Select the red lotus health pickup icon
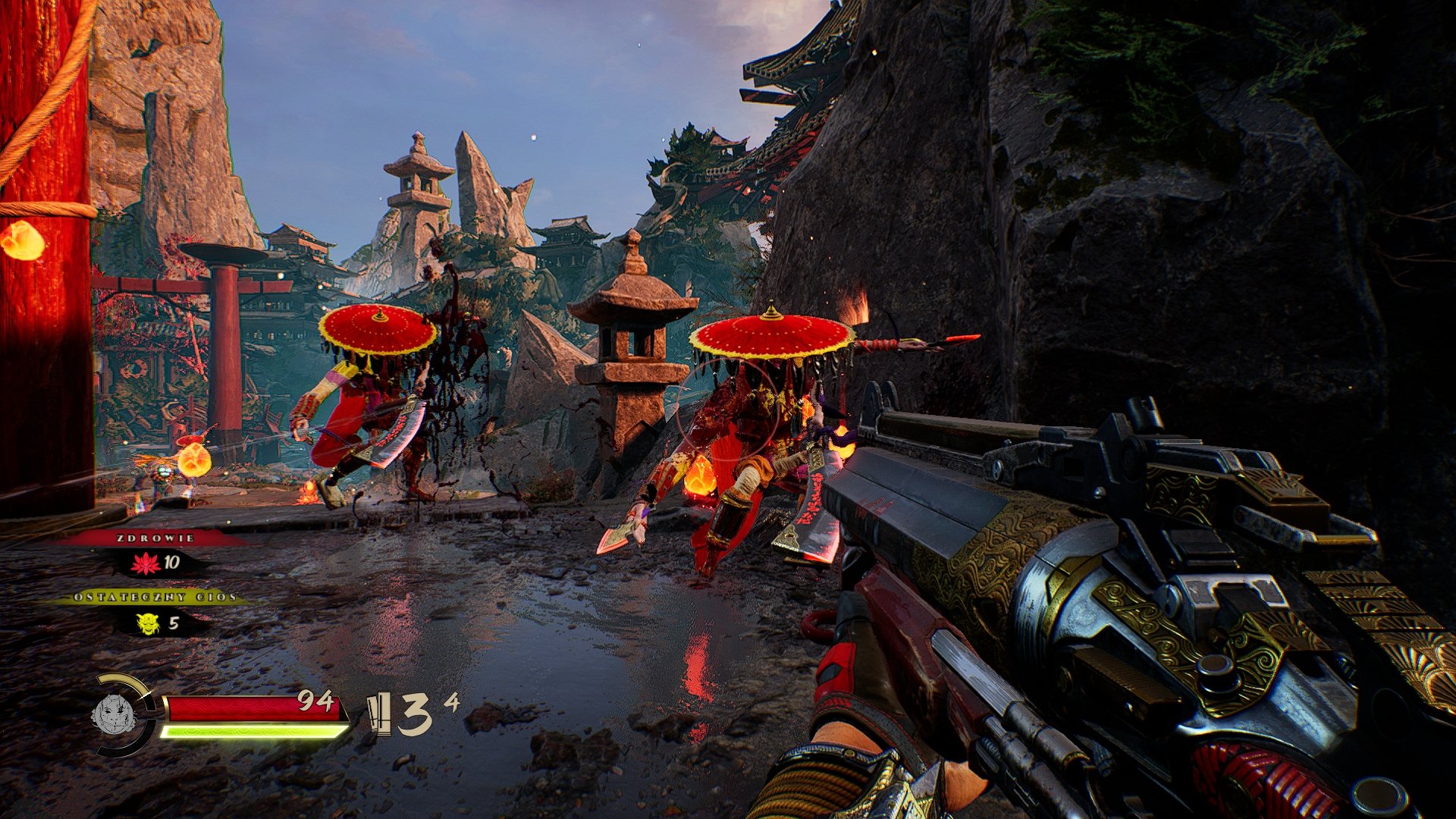The width and height of the screenshot is (1456, 819). [145, 563]
